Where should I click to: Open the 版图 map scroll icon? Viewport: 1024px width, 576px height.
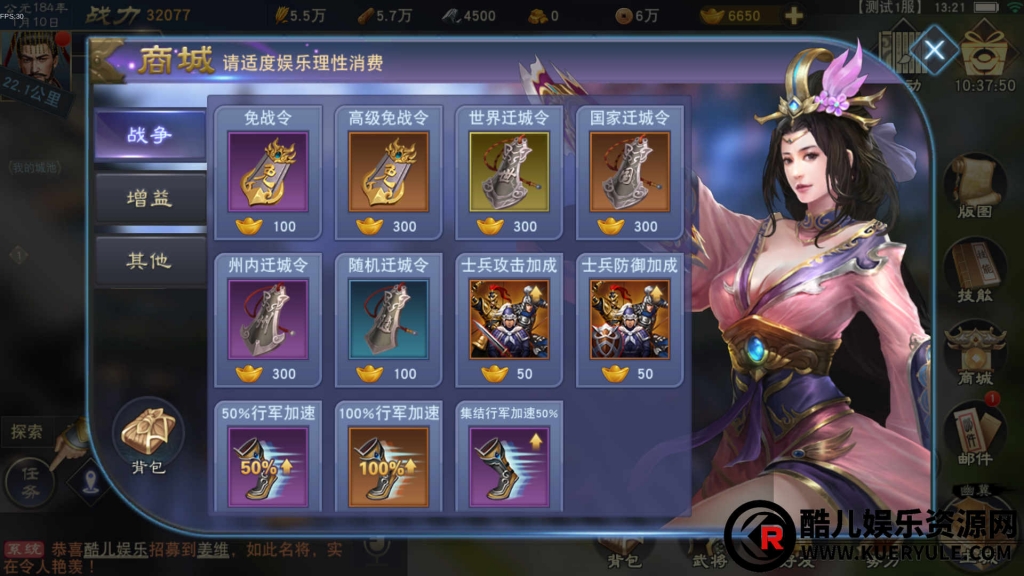point(975,190)
